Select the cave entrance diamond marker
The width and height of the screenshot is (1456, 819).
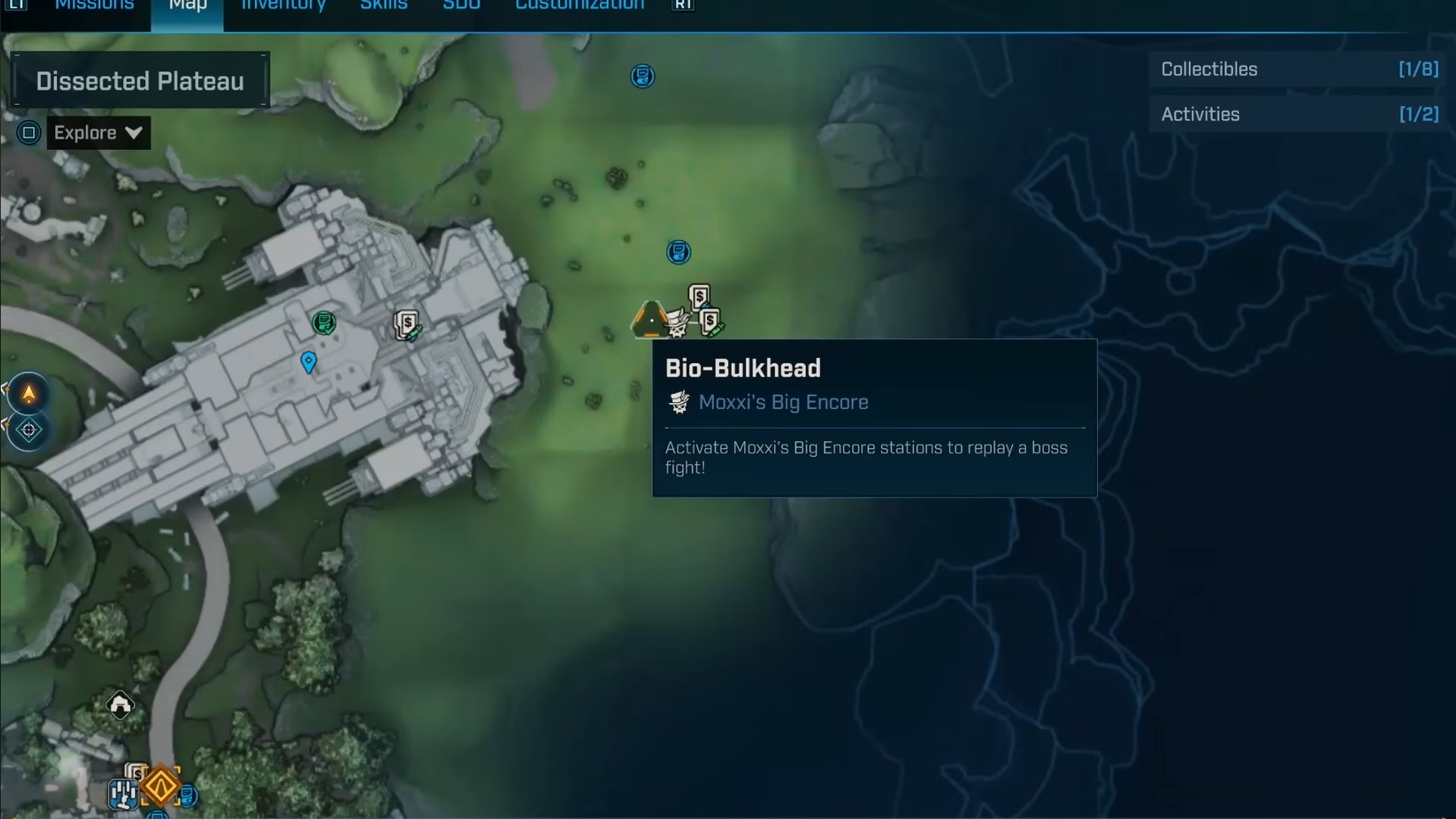(x=120, y=705)
